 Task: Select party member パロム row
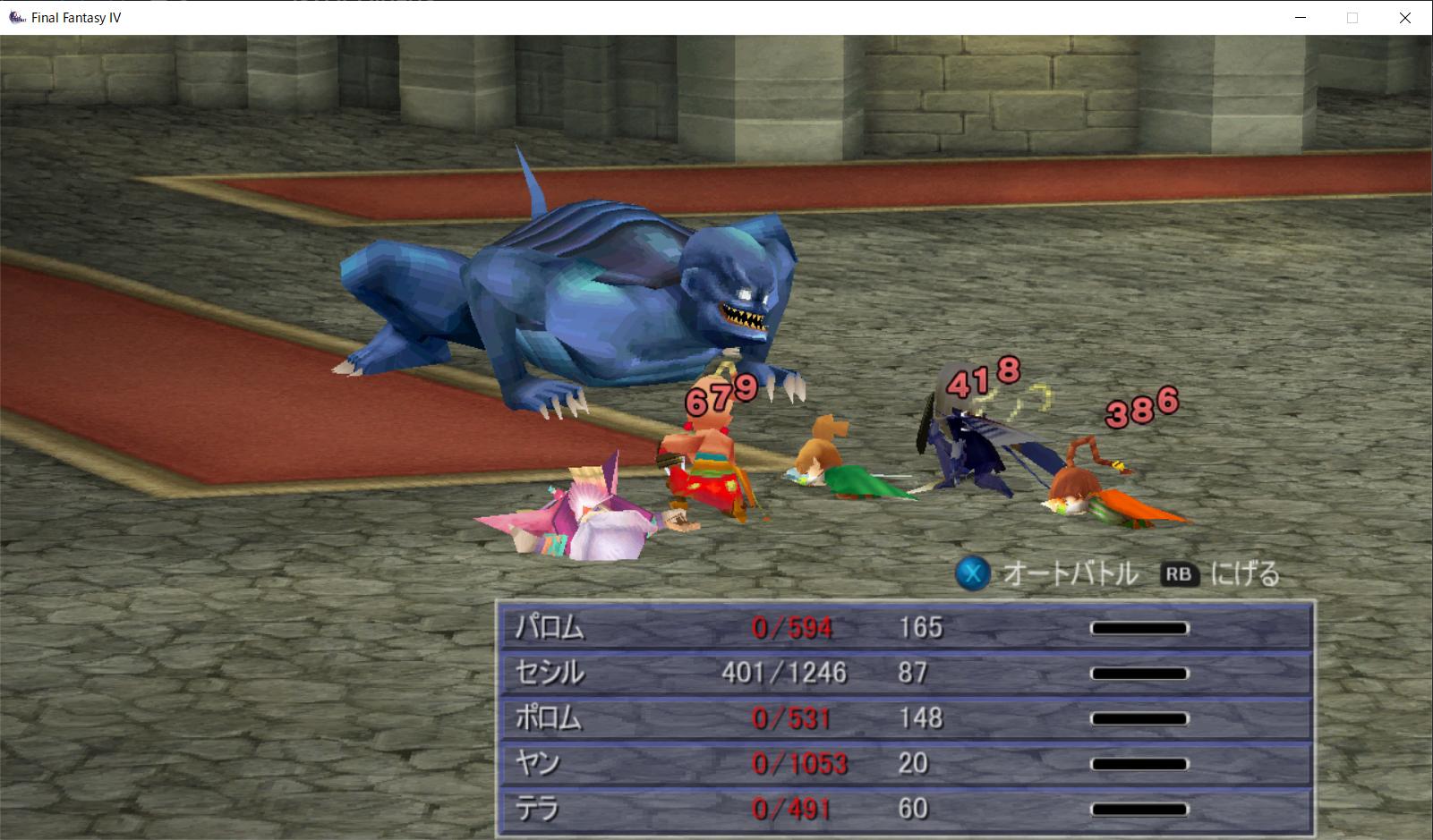click(x=904, y=628)
